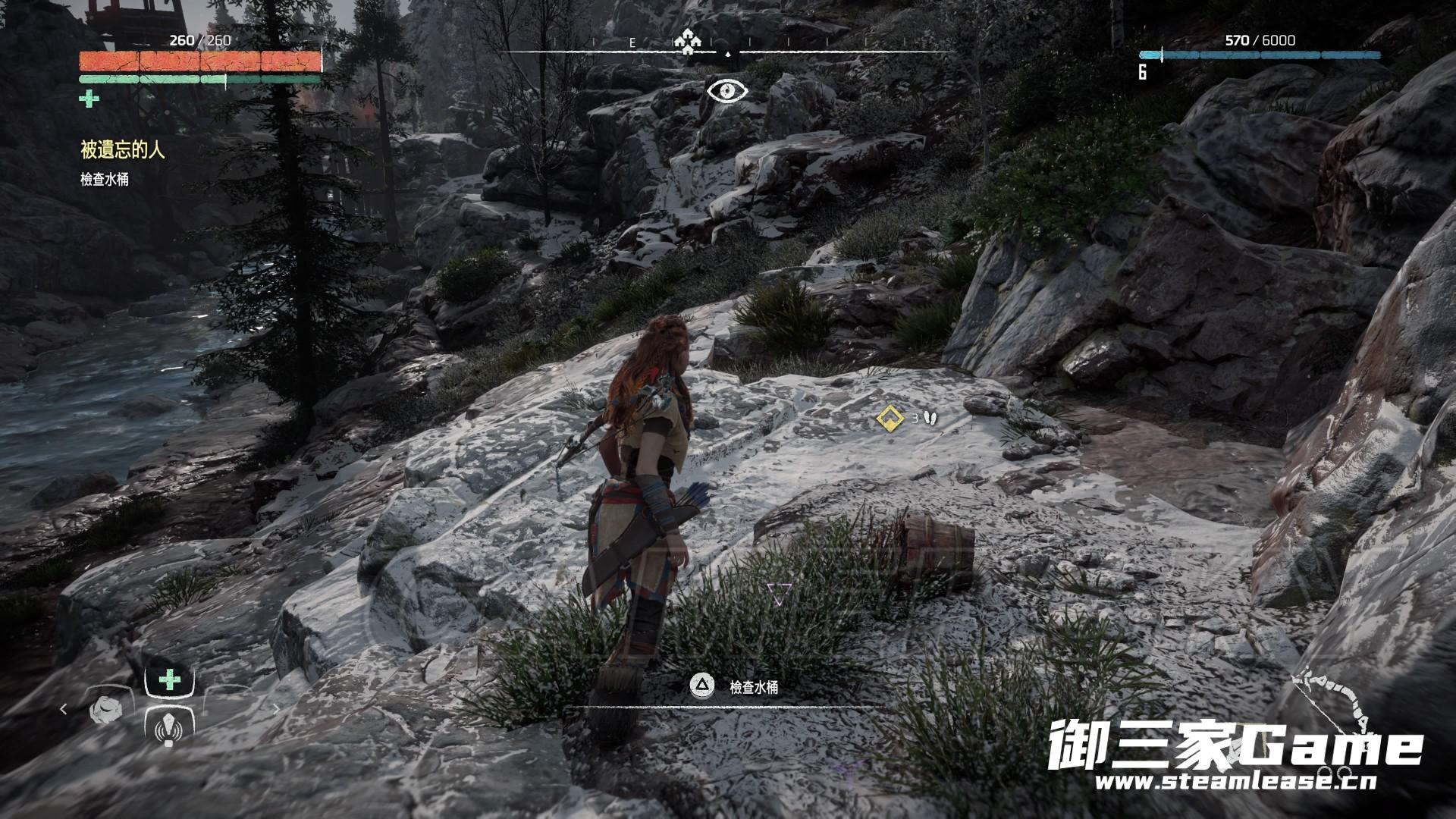1456x819 pixels.
Task: Select the health potion slot in the tool tray
Action: (x=170, y=680)
